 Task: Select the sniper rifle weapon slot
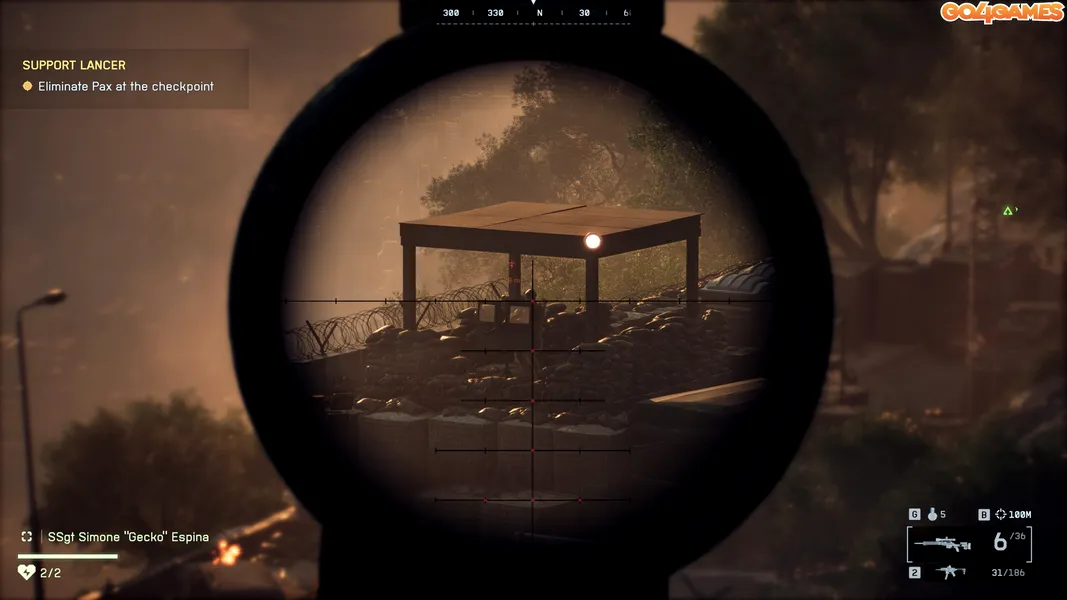pyautogui.click(x=942, y=544)
